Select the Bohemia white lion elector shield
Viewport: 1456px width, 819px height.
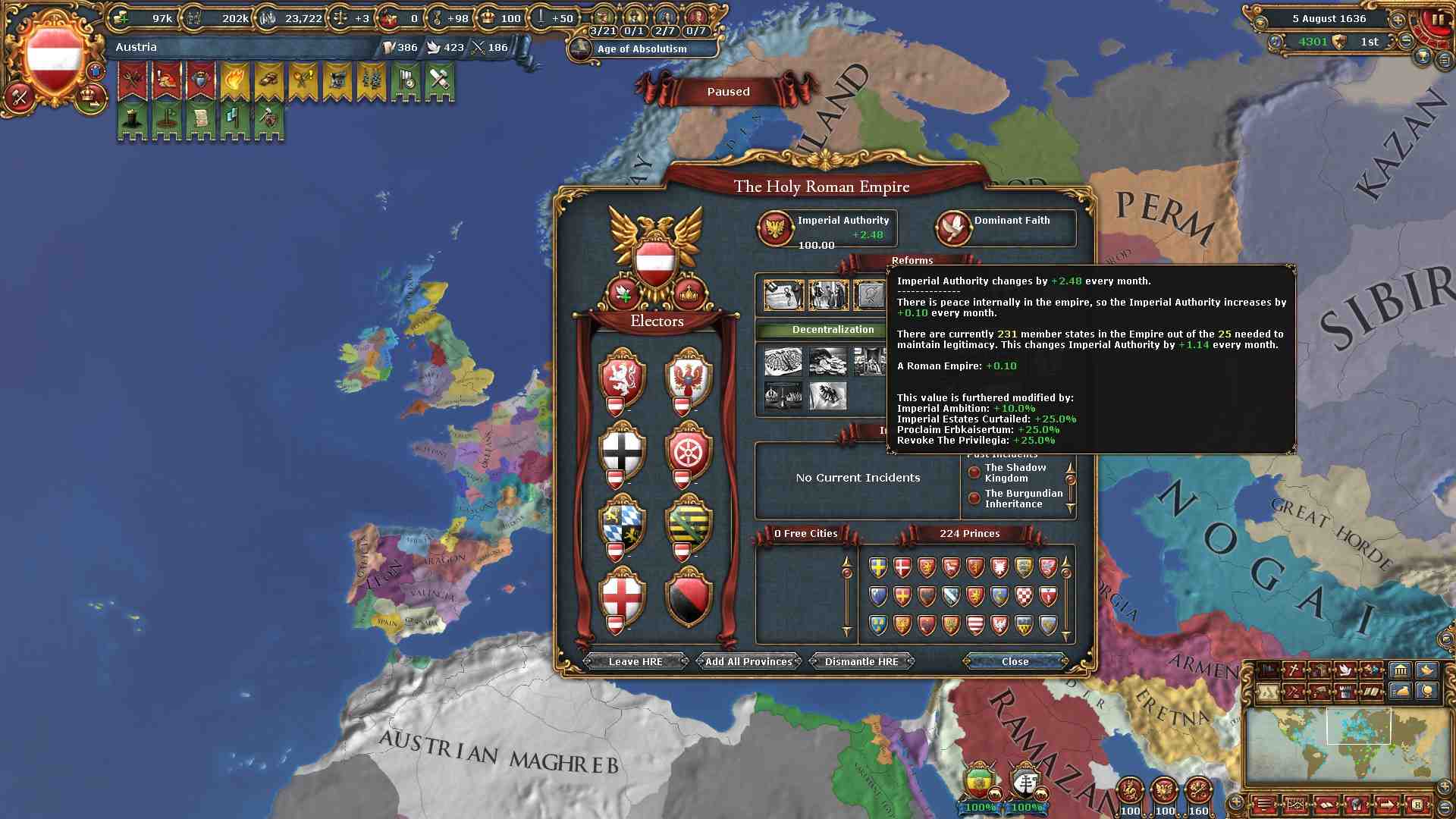click(623, 377)
